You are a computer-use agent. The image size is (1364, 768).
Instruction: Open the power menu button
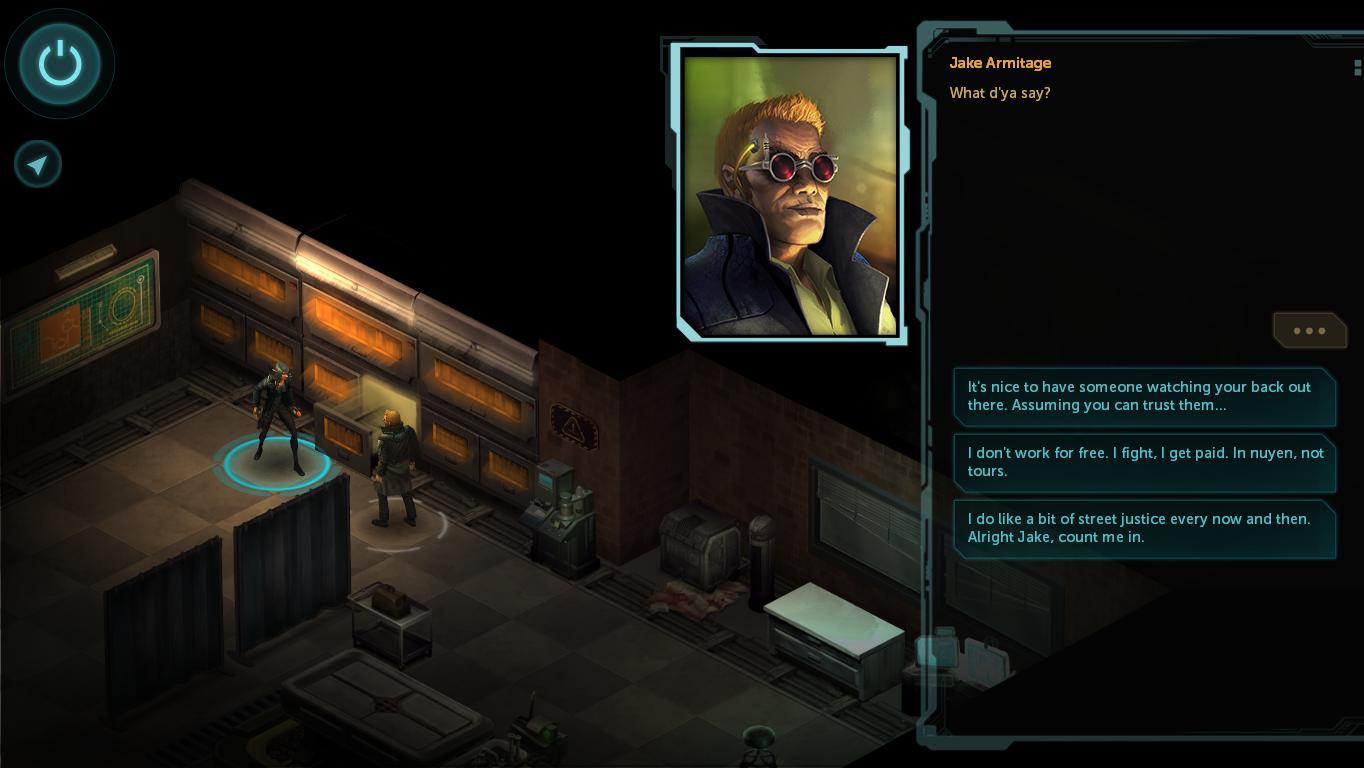tap(60, 64)
